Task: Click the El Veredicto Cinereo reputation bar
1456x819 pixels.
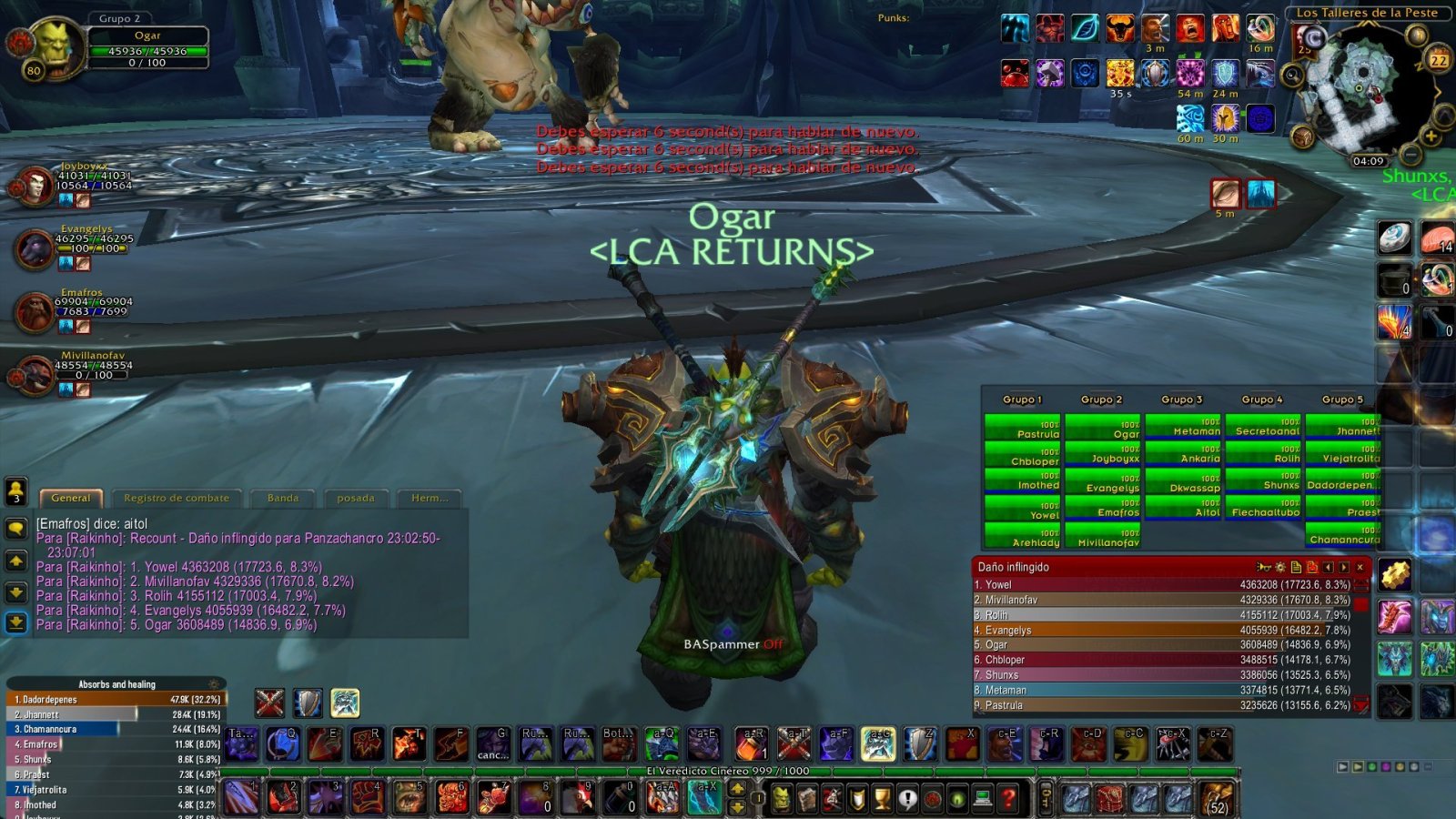Action: (x=728, y=769)
